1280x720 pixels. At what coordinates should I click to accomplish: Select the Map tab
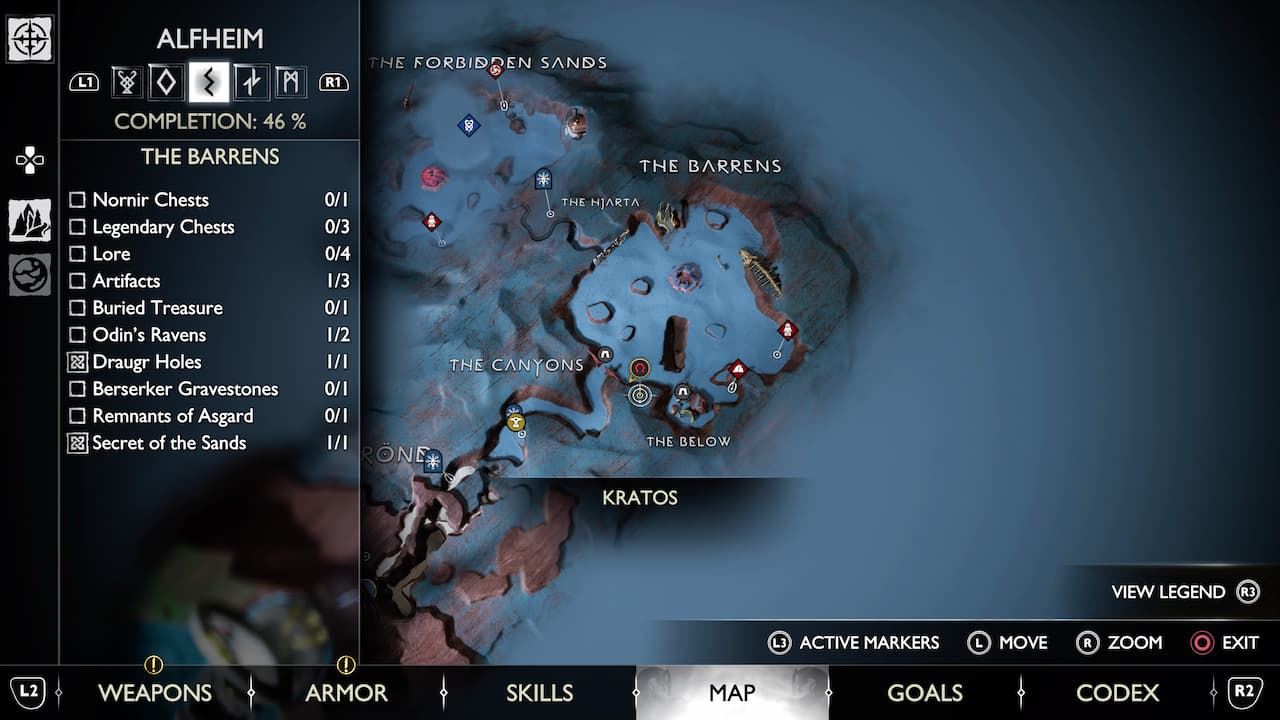[732, 692]
